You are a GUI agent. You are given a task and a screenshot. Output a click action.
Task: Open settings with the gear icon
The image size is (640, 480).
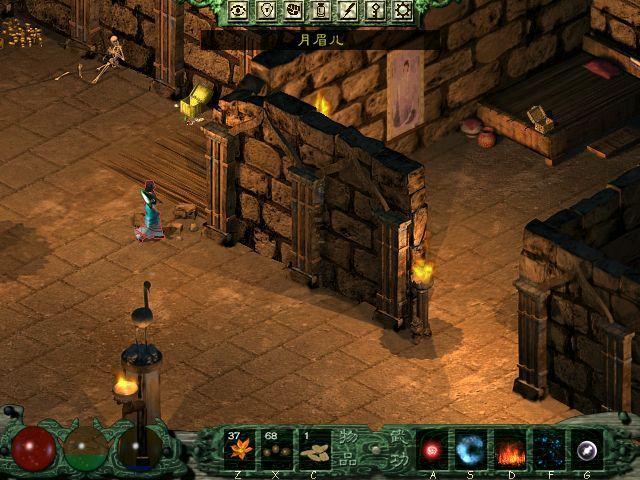tap(403, 11)
